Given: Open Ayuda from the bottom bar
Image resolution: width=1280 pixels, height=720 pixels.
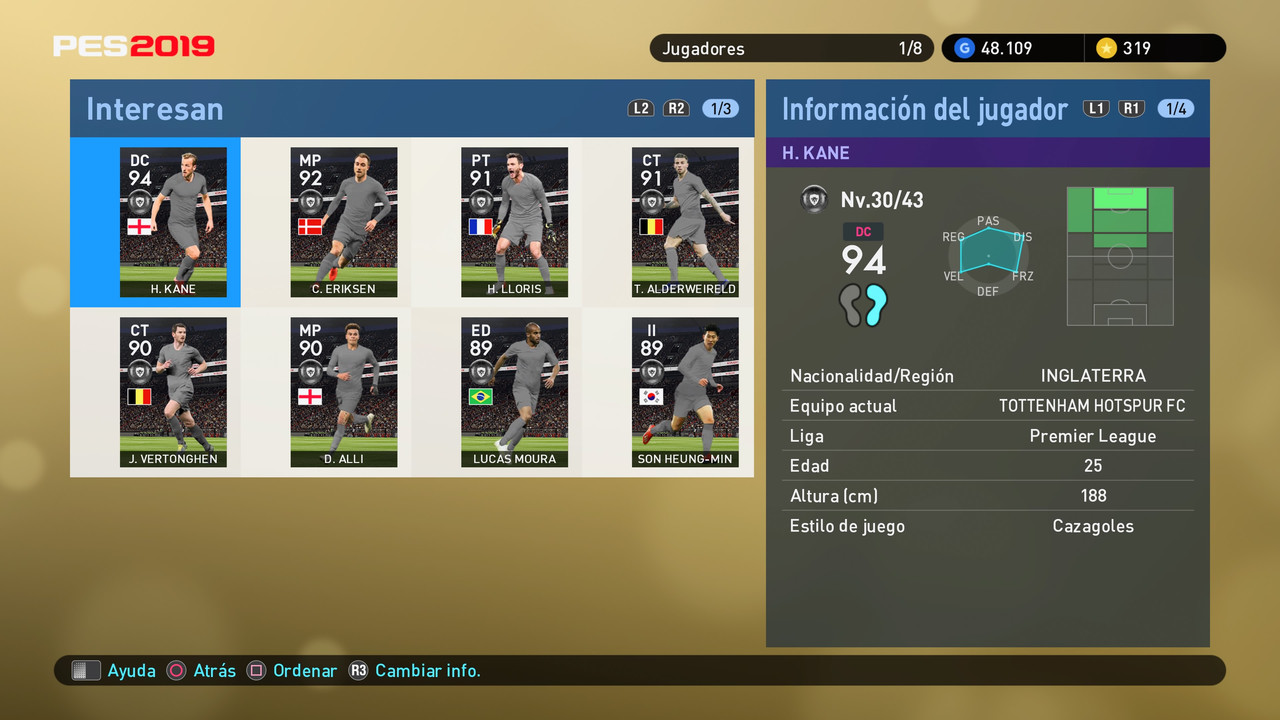Looking at the screenshot, I should click(x=131, y=670).
